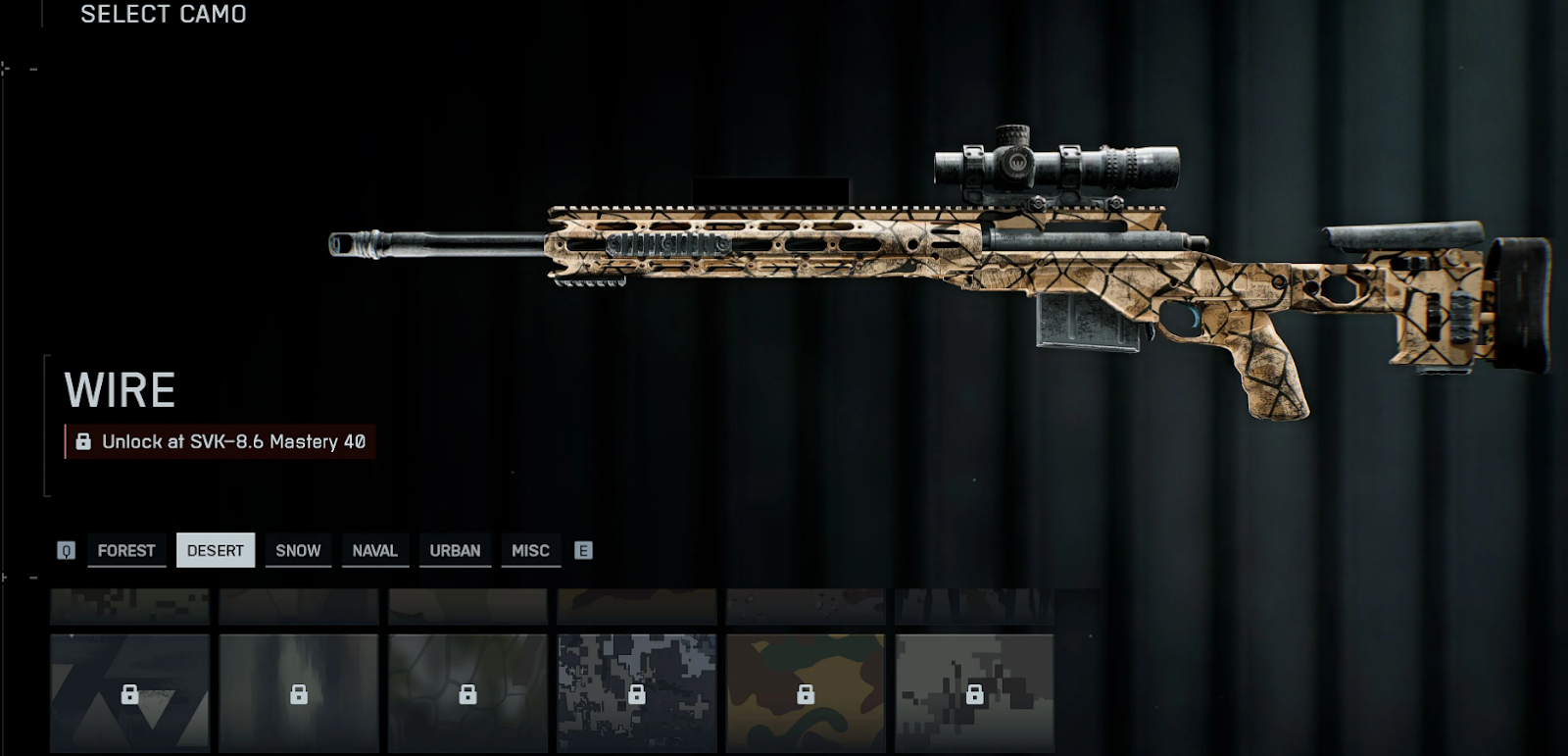Select the locked blue-grey digital camo tile
This screenshot has height=756, width=1568.
pyautogui.click(x=637, y=693)
